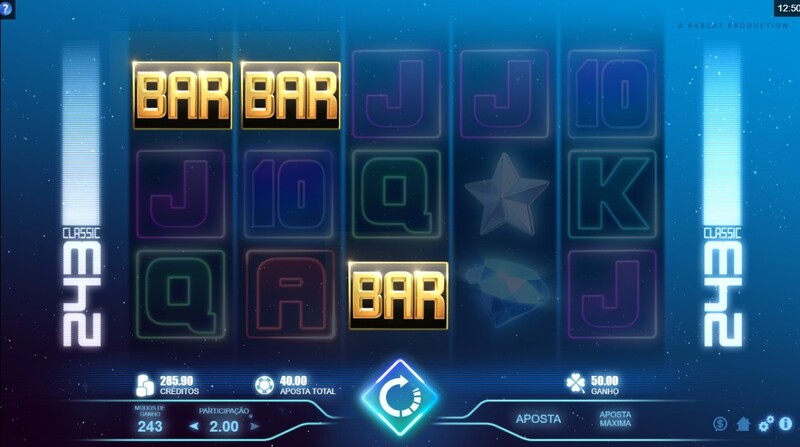The width and height of the screenshot is (800, 447).
Task: Open the gear settings icon
Action: pyautogui.click(x=765, y=424)
